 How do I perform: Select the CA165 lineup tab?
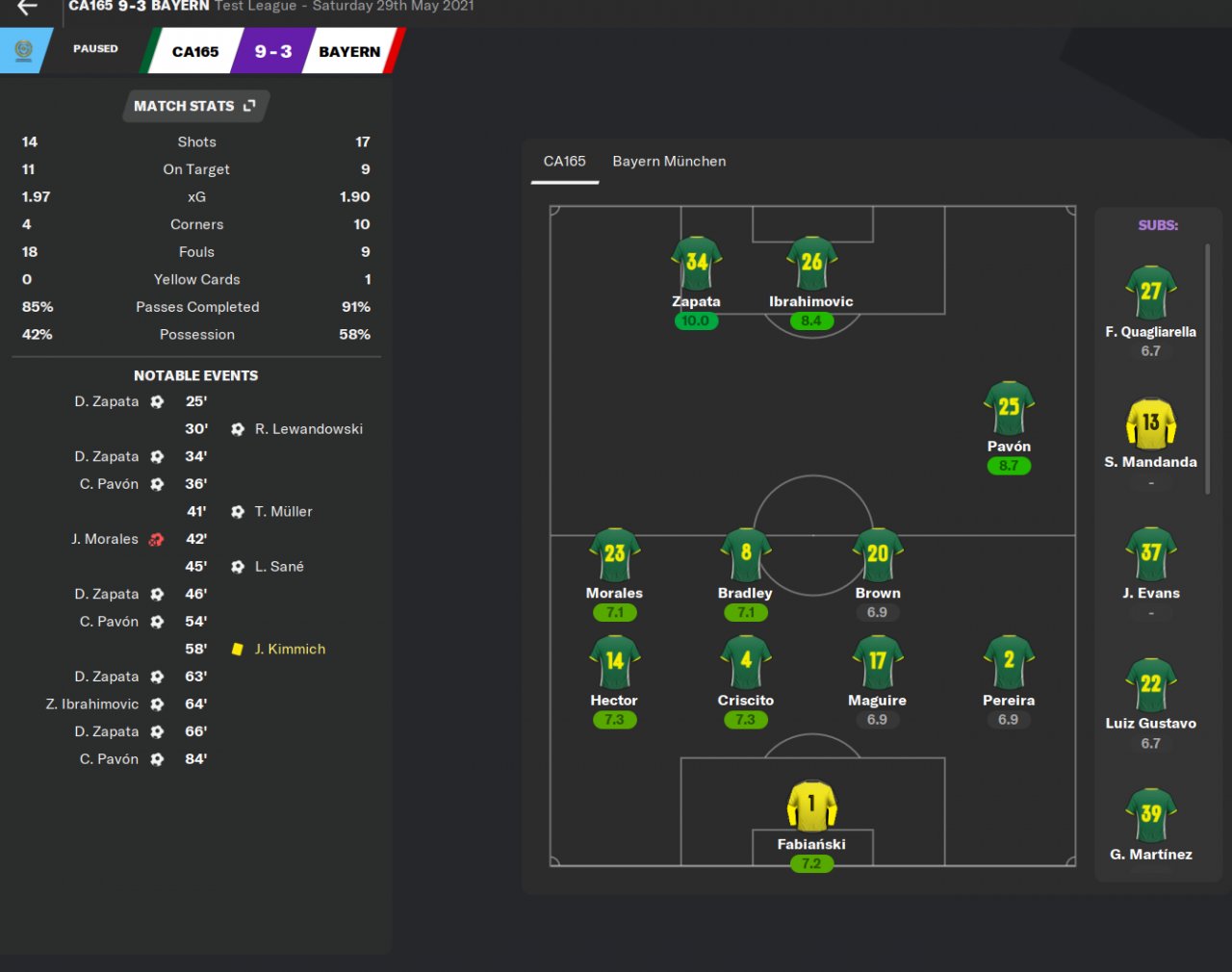point(564,162)
